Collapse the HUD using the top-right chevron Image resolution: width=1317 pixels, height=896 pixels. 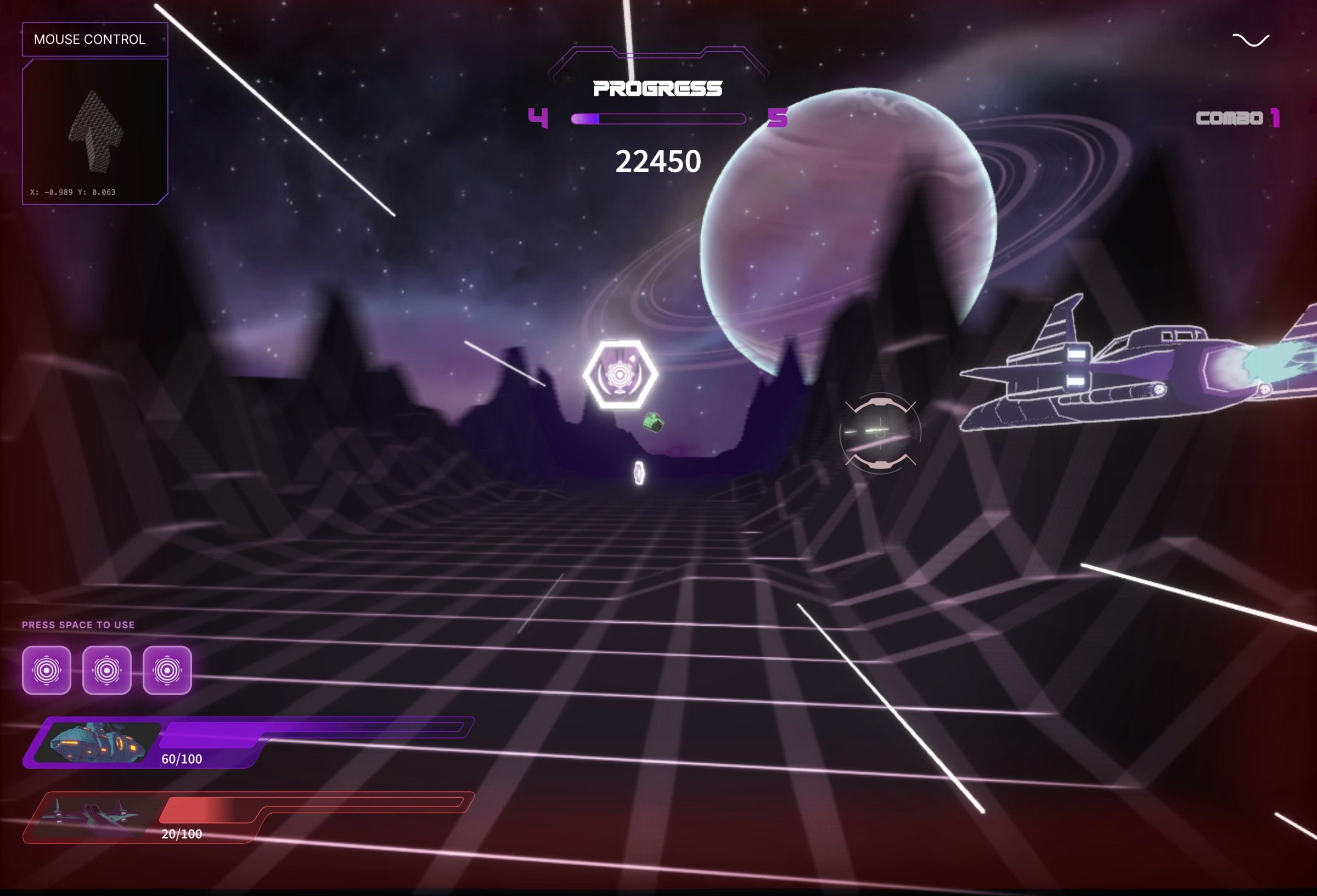coord(1252,40)
